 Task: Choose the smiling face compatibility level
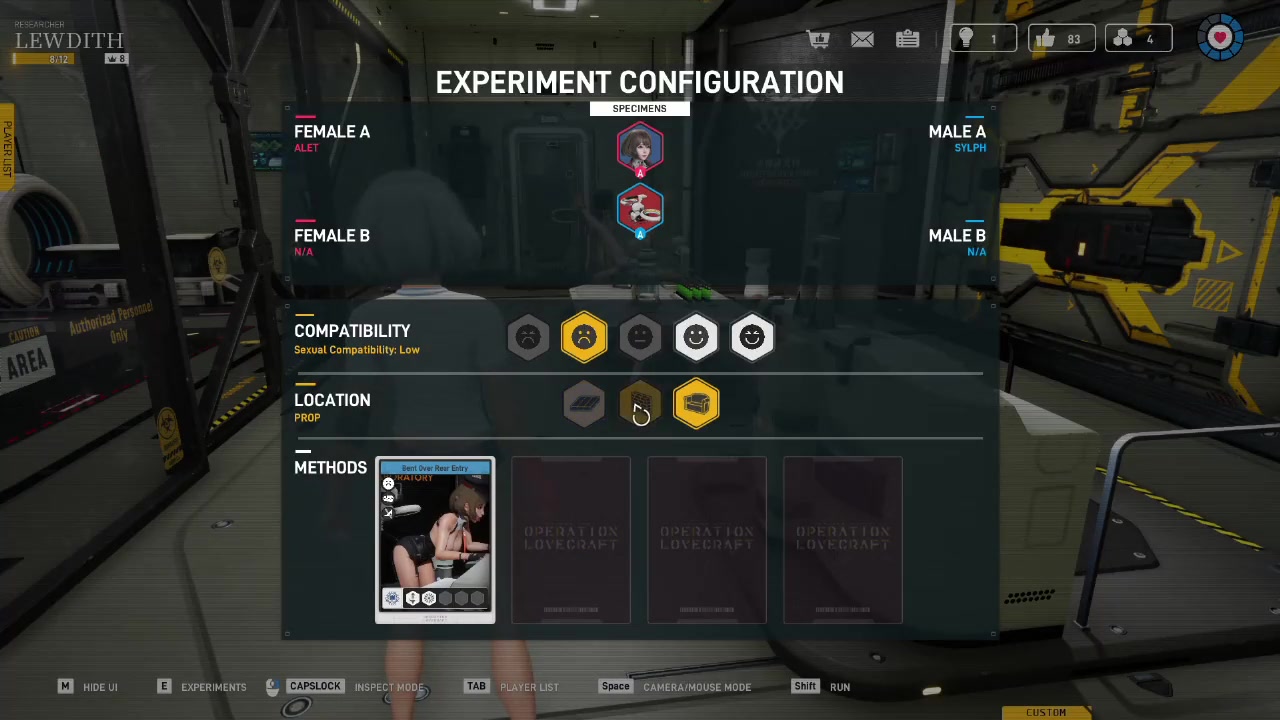(x=696, y=338)
